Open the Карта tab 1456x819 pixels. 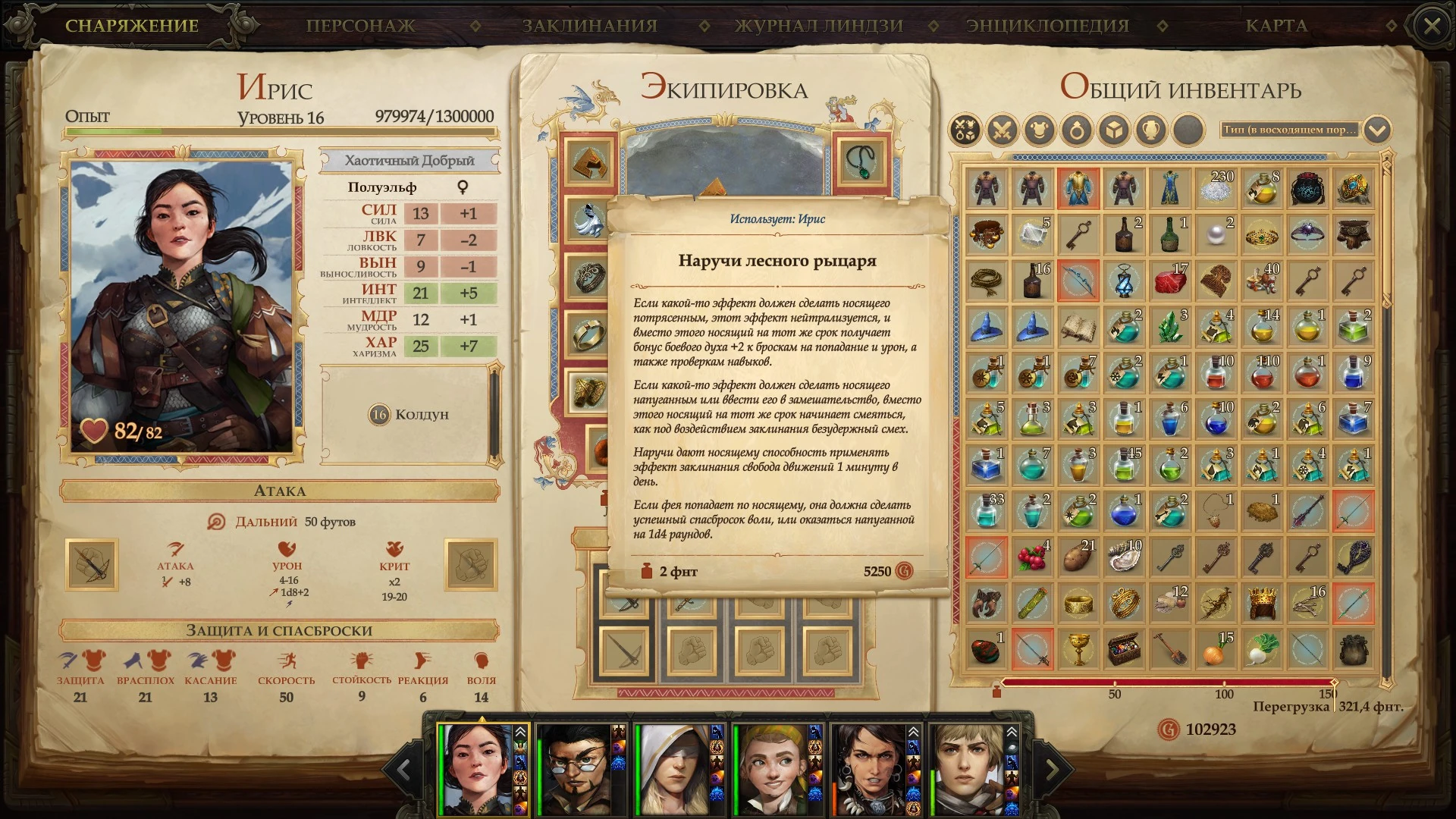[x=1276, y=26]
